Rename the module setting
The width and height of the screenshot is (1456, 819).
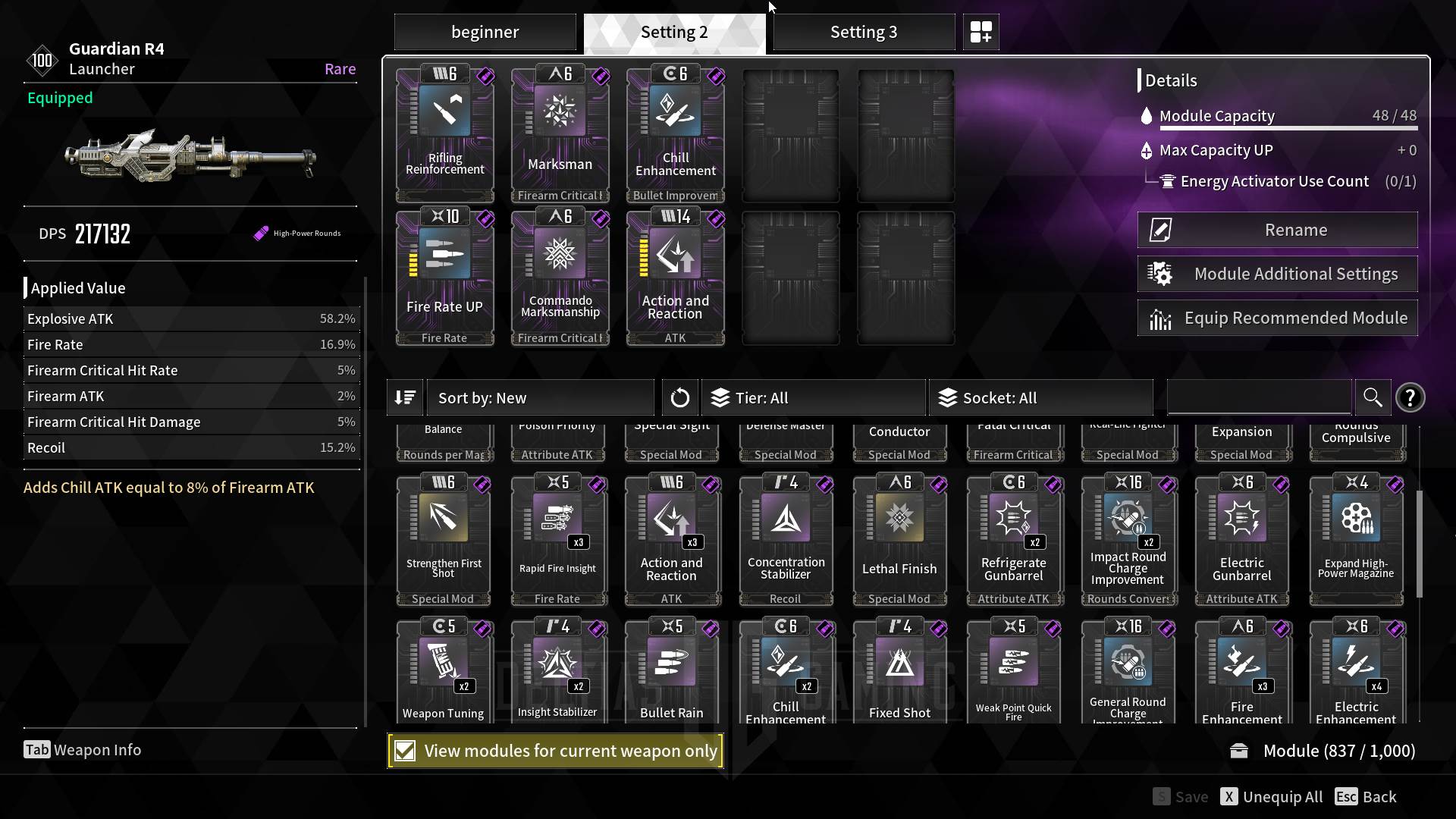pyautogui.click(x=1277, y=230)
